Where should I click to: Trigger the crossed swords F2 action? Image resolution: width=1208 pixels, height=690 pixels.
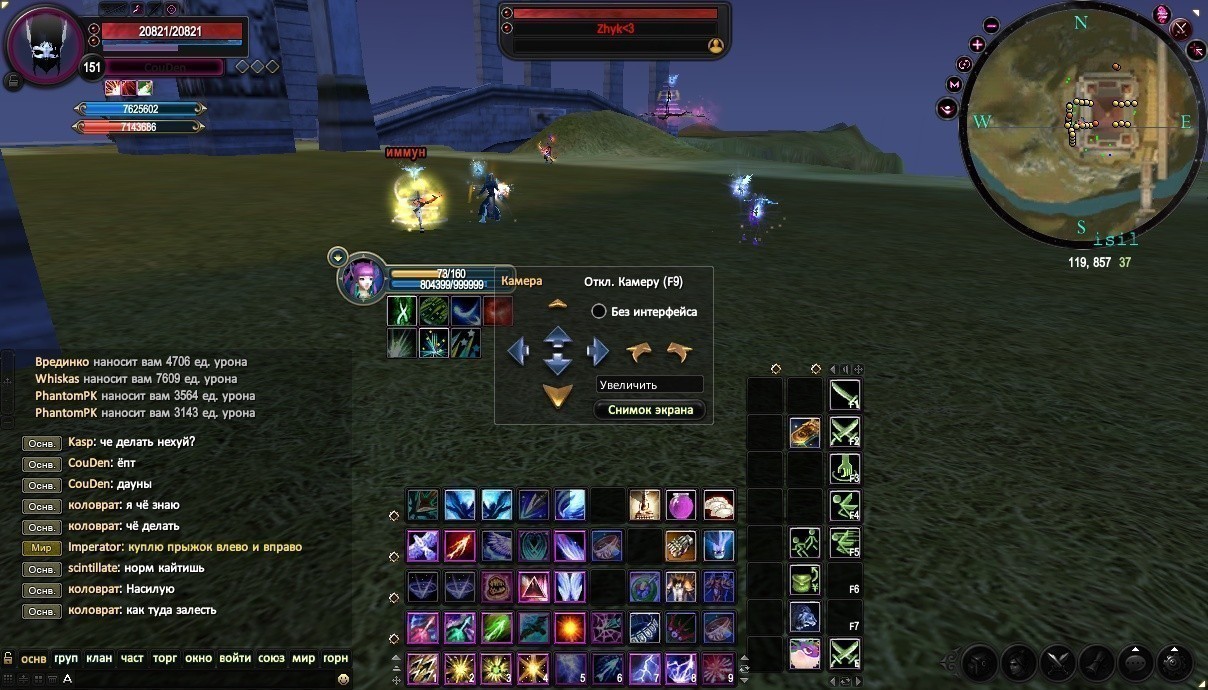[844, 432]
